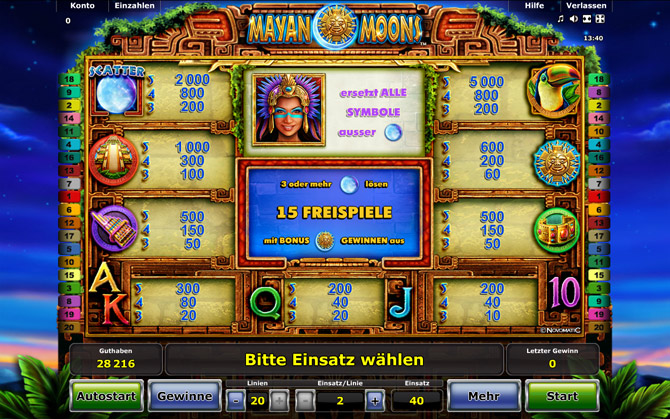
Task: Lower the Einsatz/Linie with minus
Action: pyautogui.click(x=306, y=400)
